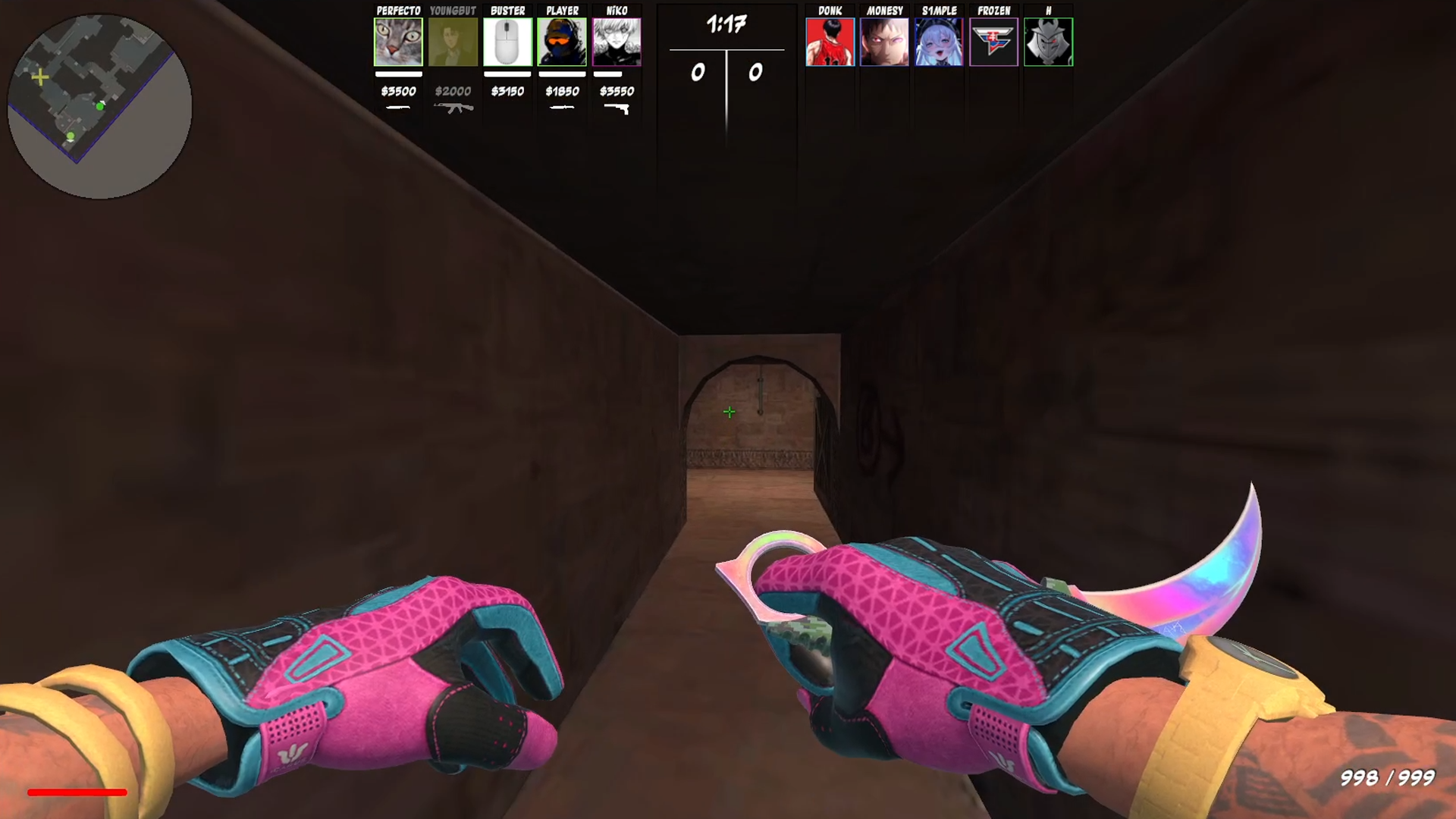1456x819 pixels.
Task: Select Buster's white mouse avatar
Action: click(x=507, y=41)
